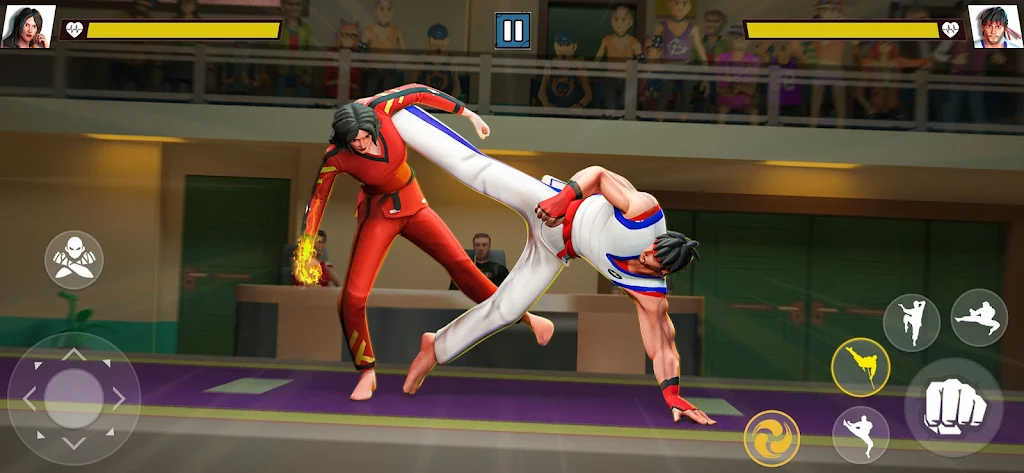Pause the fight with the pause button

(x=513, y=30)
